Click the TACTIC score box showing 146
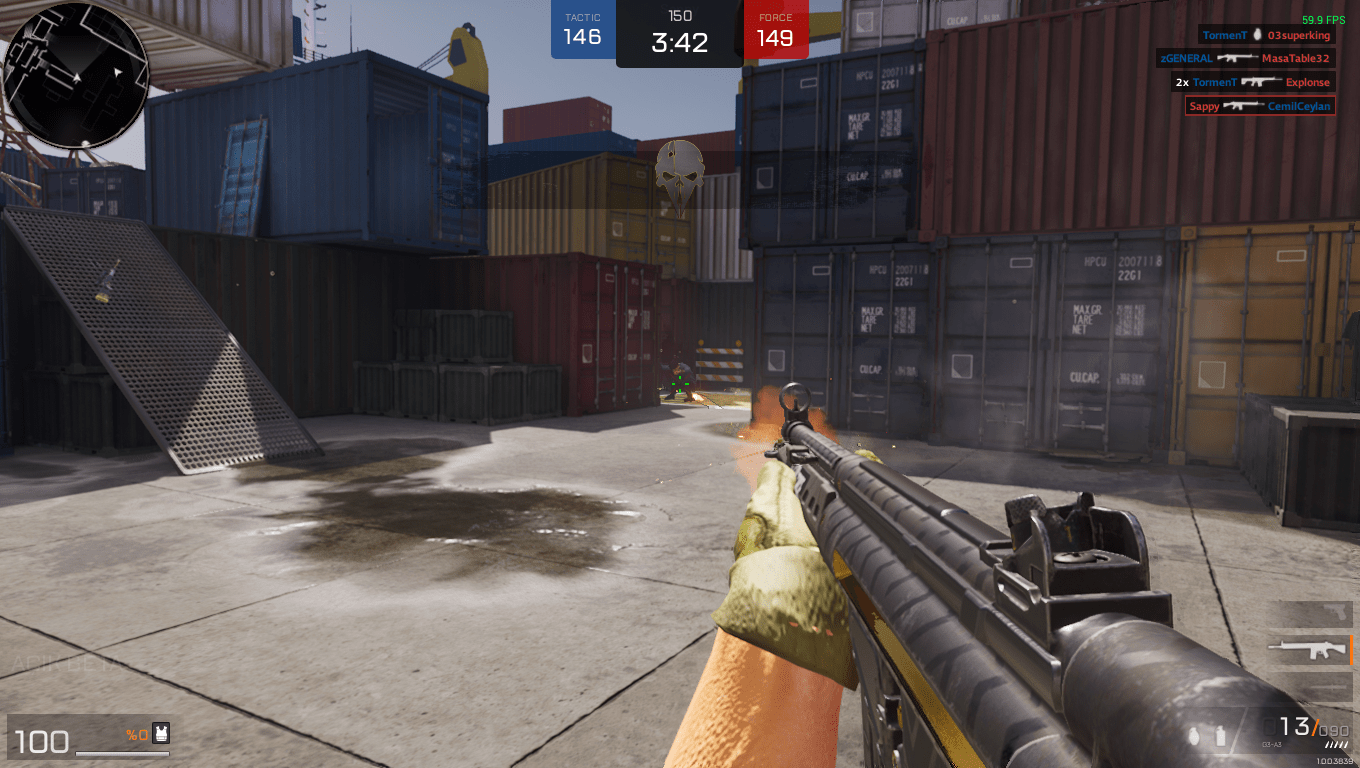This screenshot has width=1360, height=768. (x=583, y=27)
